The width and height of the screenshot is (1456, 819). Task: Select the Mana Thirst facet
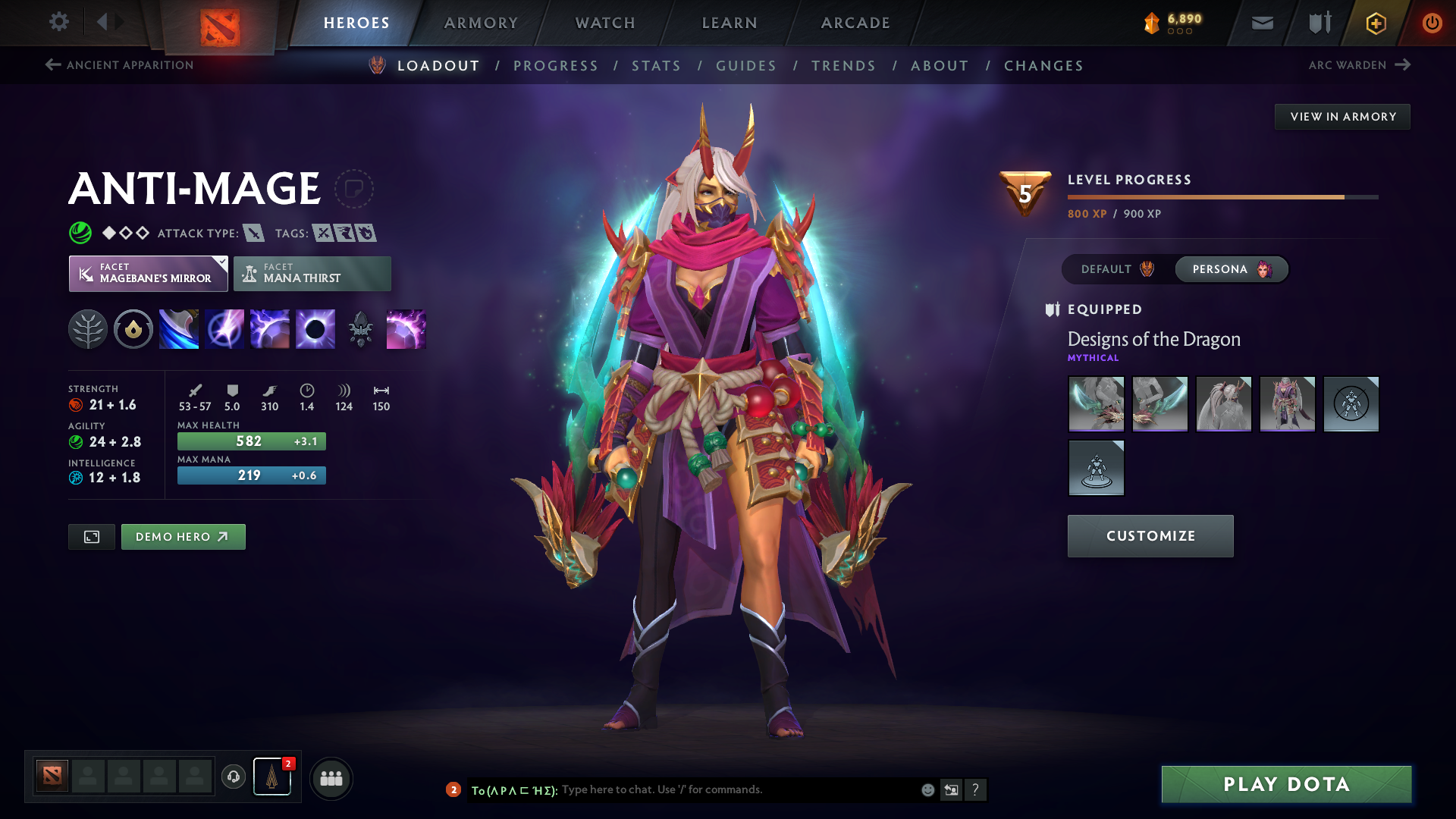[312, 273]
